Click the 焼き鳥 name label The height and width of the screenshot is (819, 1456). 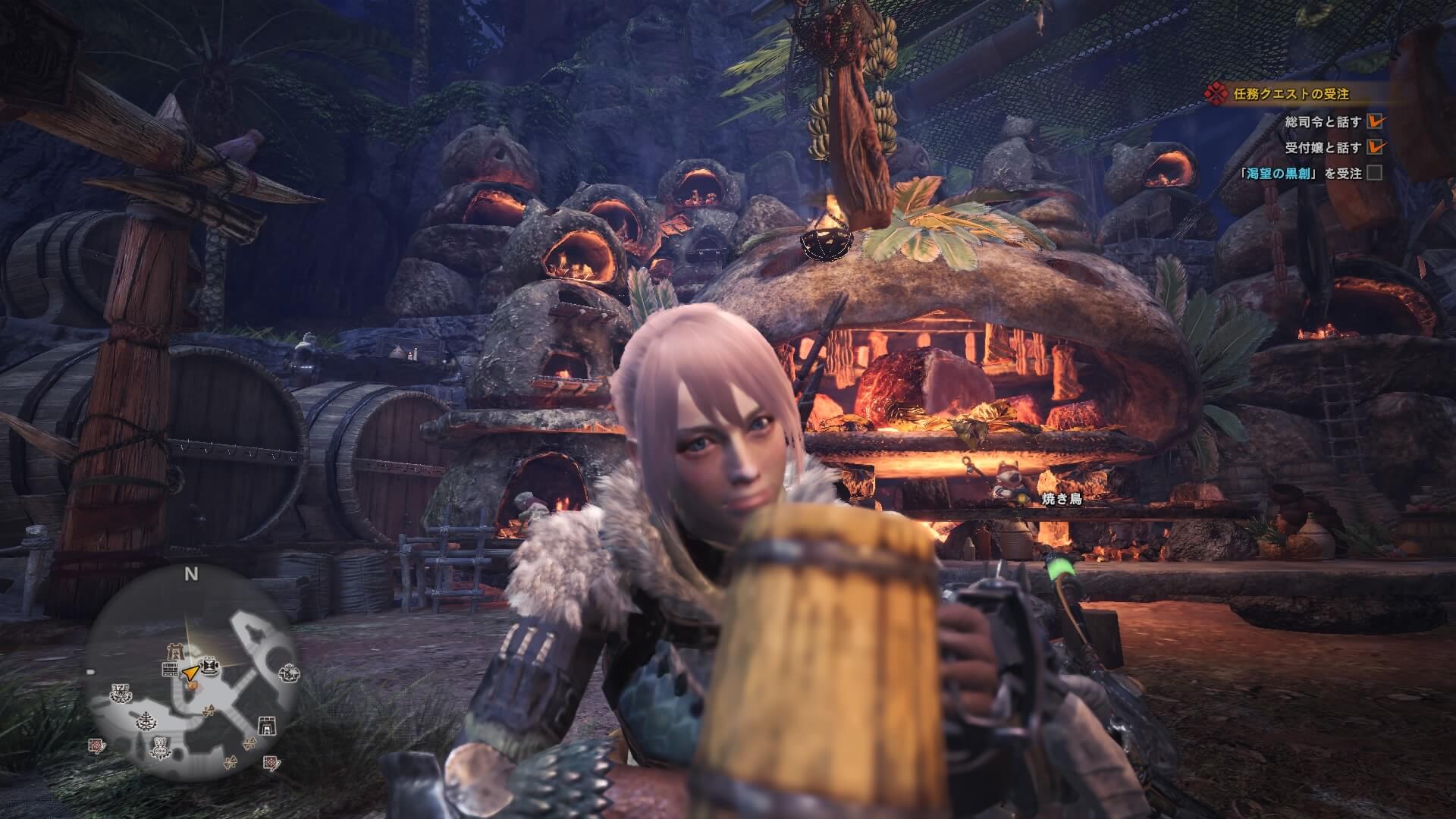(1061, 500)
